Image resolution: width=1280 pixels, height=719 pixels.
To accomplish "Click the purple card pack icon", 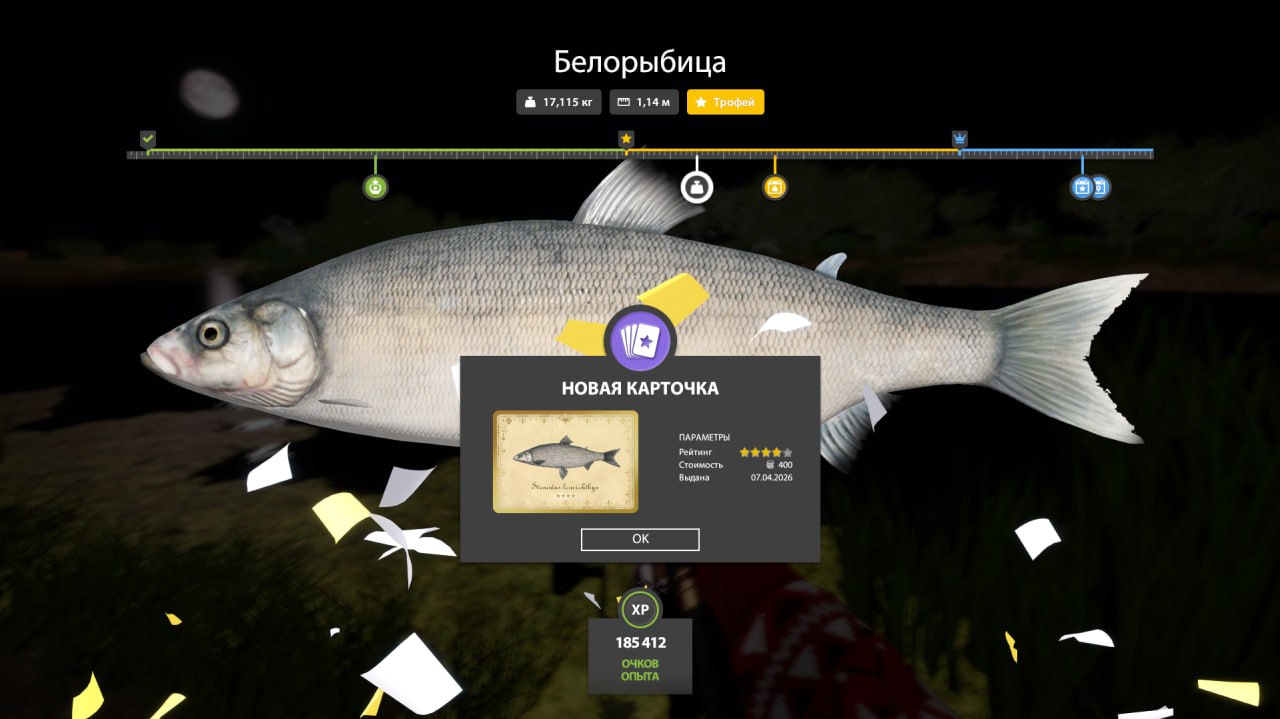I will (x=641, y=340).
